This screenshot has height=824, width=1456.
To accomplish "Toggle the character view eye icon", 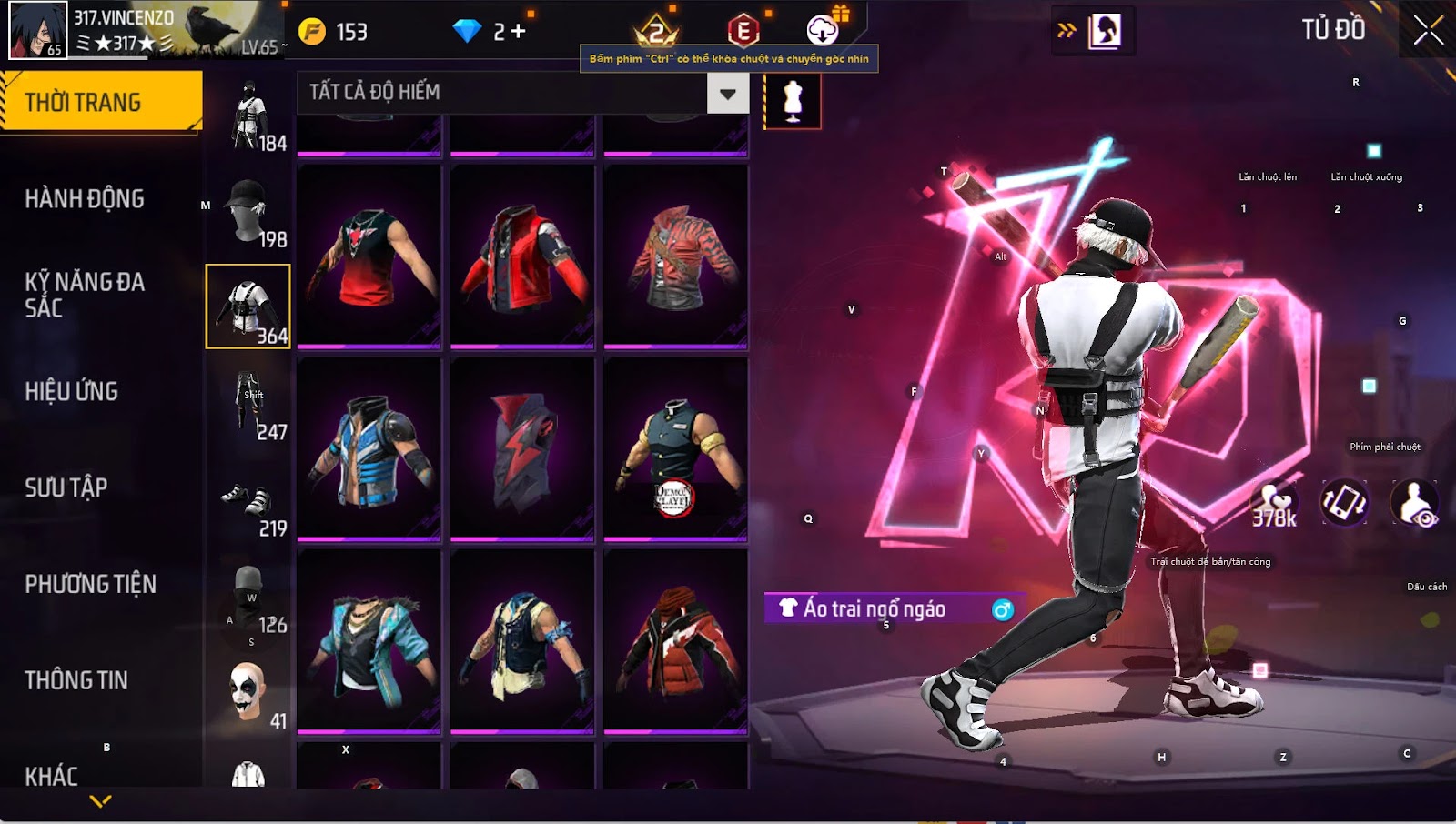I will [x=1415, y=504].
